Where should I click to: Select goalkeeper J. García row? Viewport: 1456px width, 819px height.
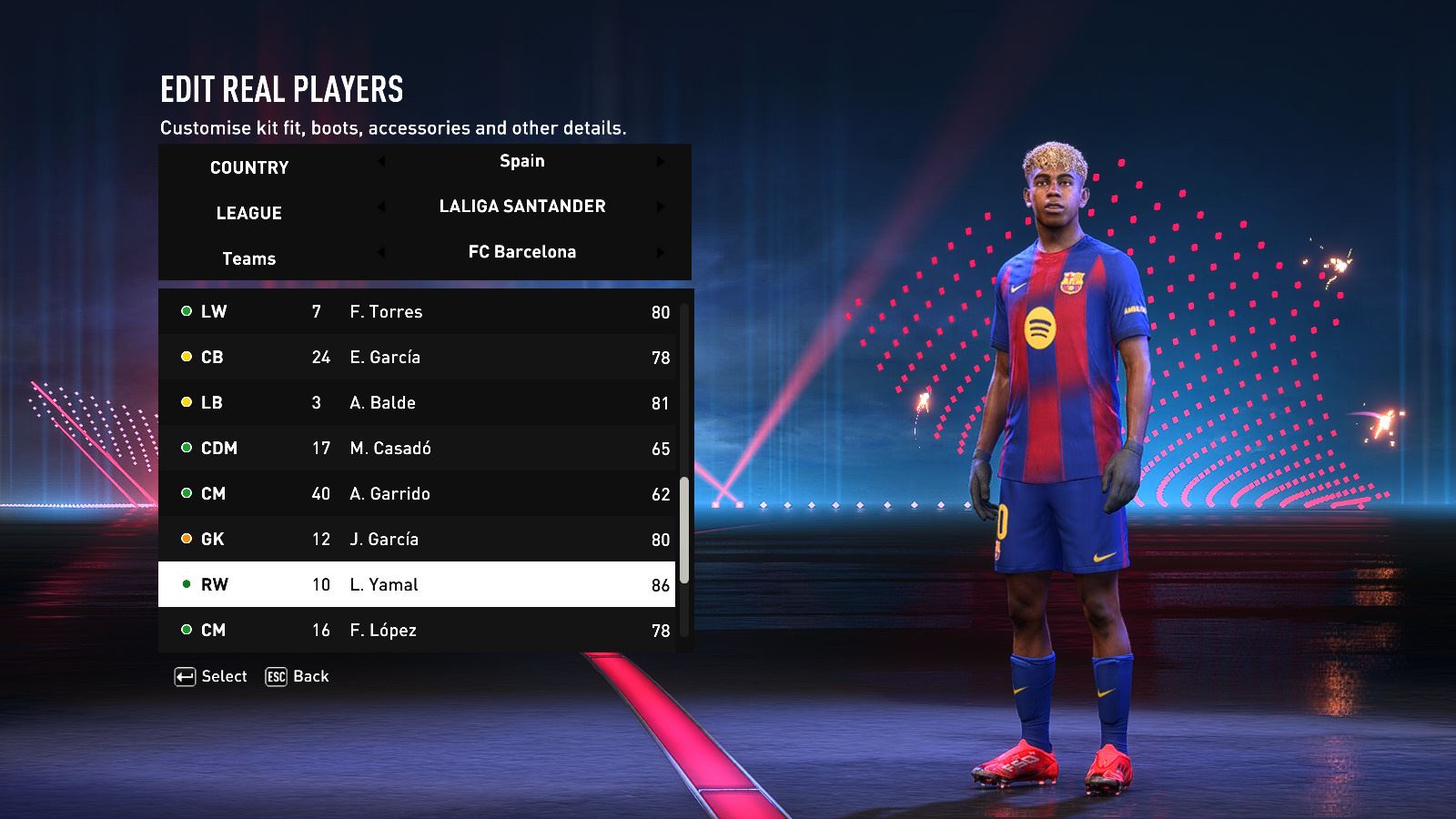point(417,539)
